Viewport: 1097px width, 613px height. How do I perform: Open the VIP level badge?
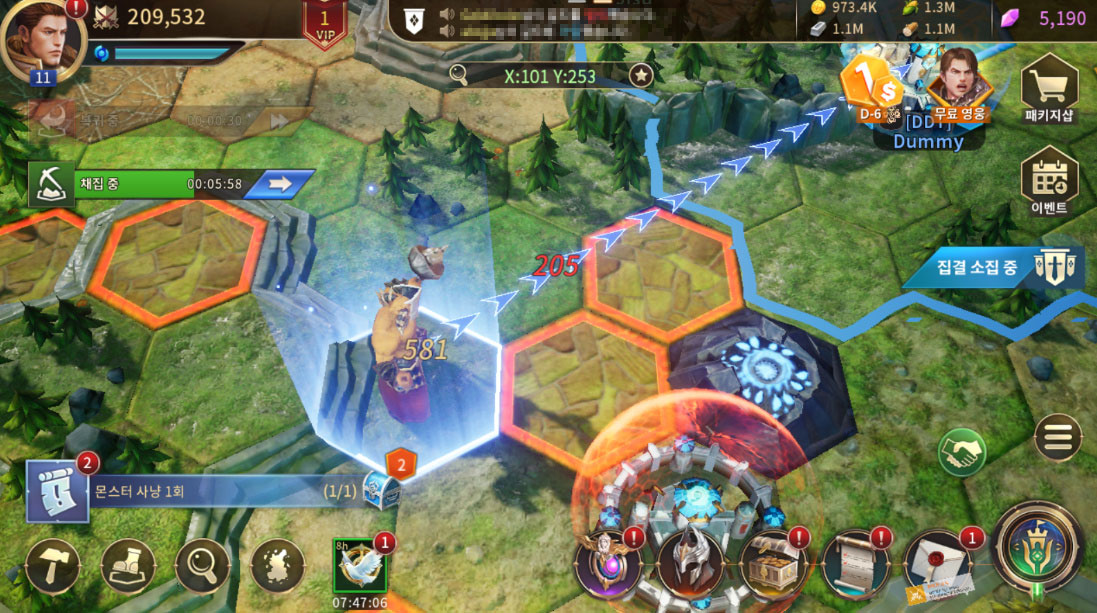point(324,22)
